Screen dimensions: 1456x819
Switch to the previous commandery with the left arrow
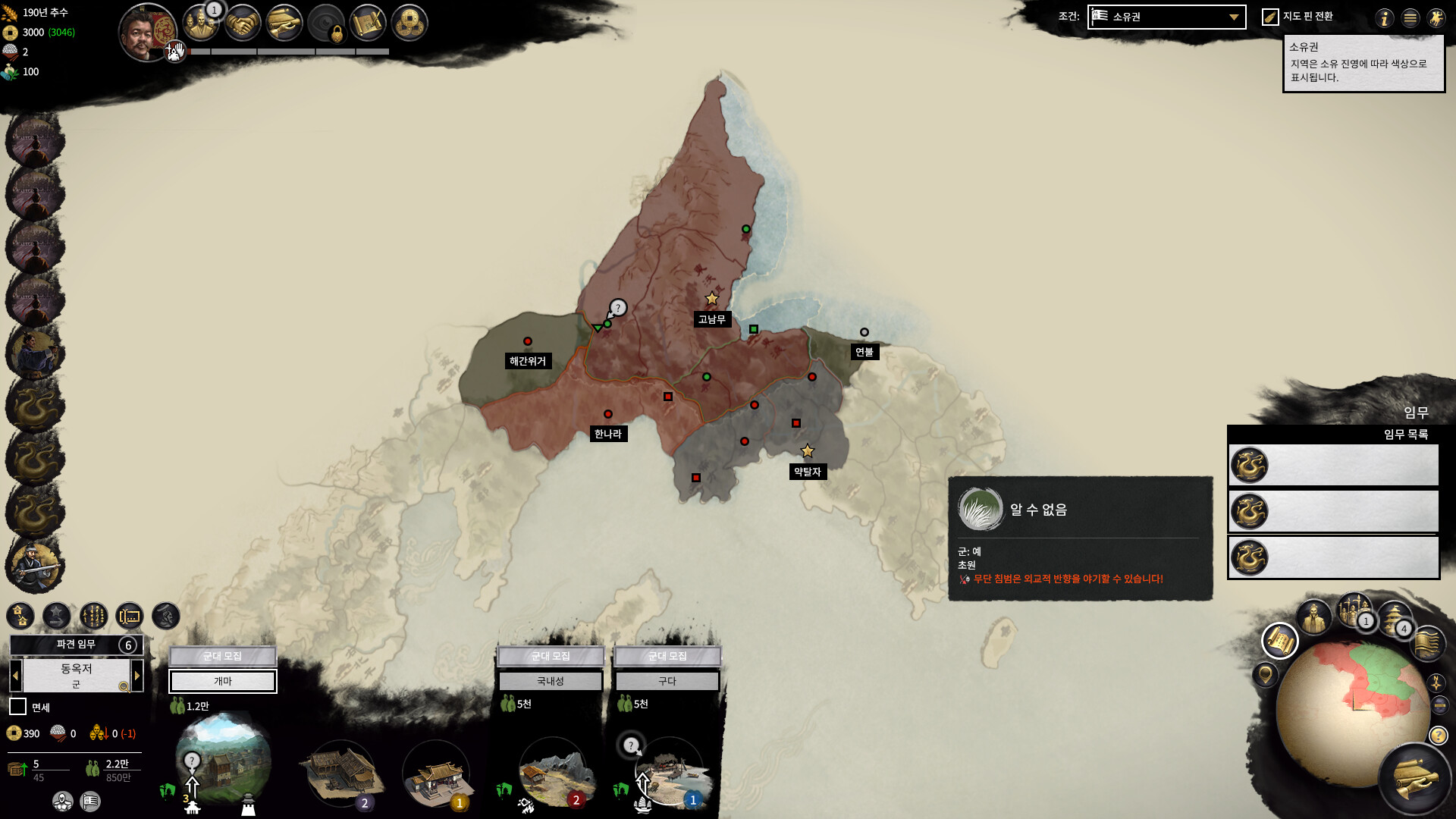click(15, 675)
